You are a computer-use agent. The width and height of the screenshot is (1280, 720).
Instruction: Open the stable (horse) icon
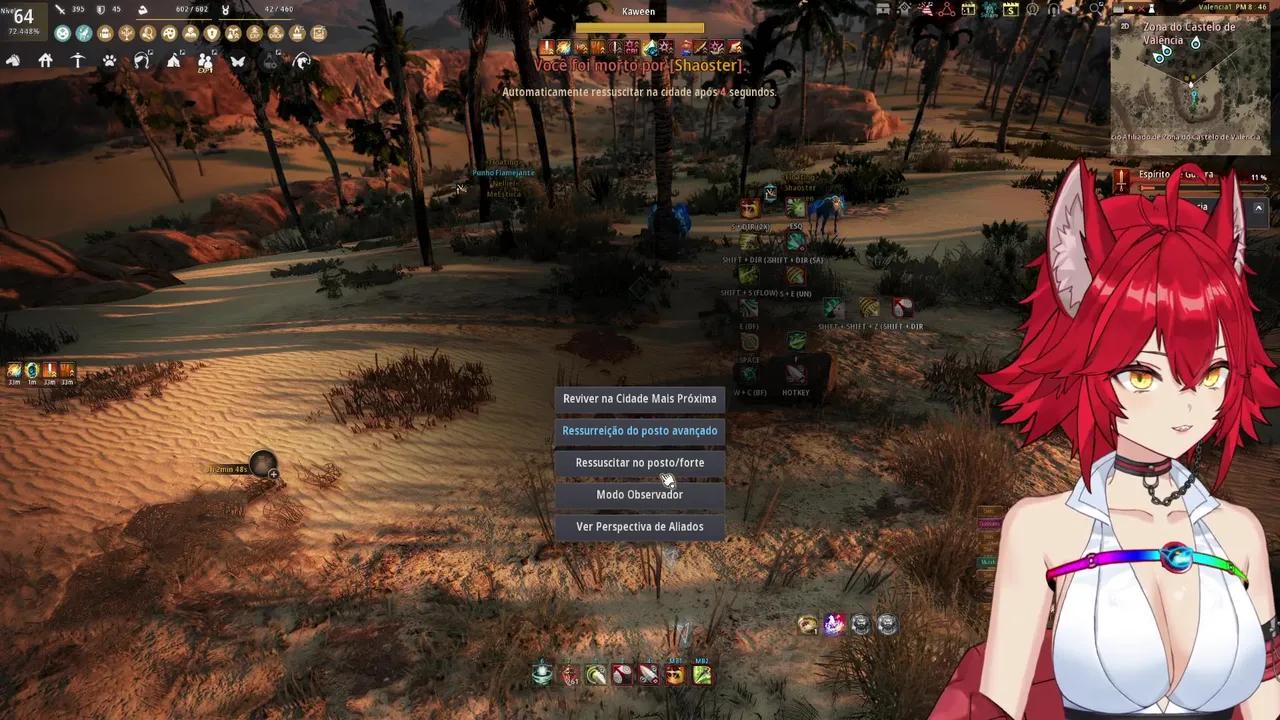14,61
